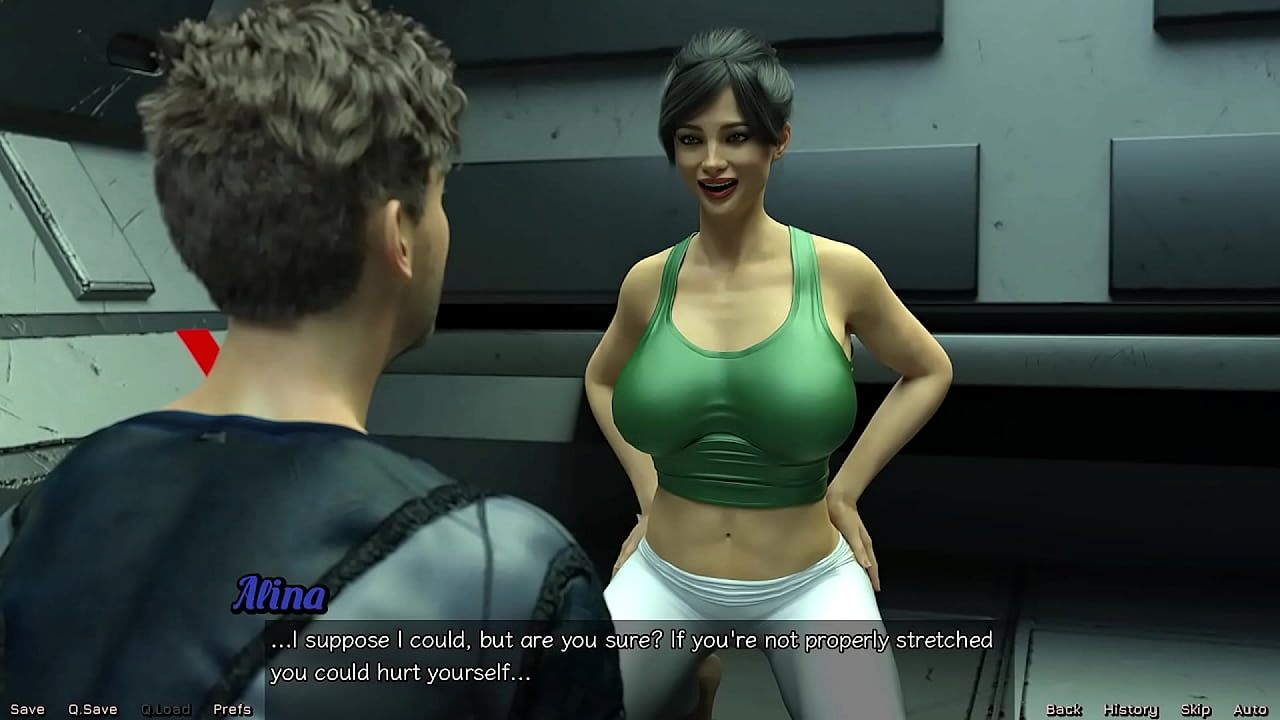Open the dialogue History log

[1130, 709]
